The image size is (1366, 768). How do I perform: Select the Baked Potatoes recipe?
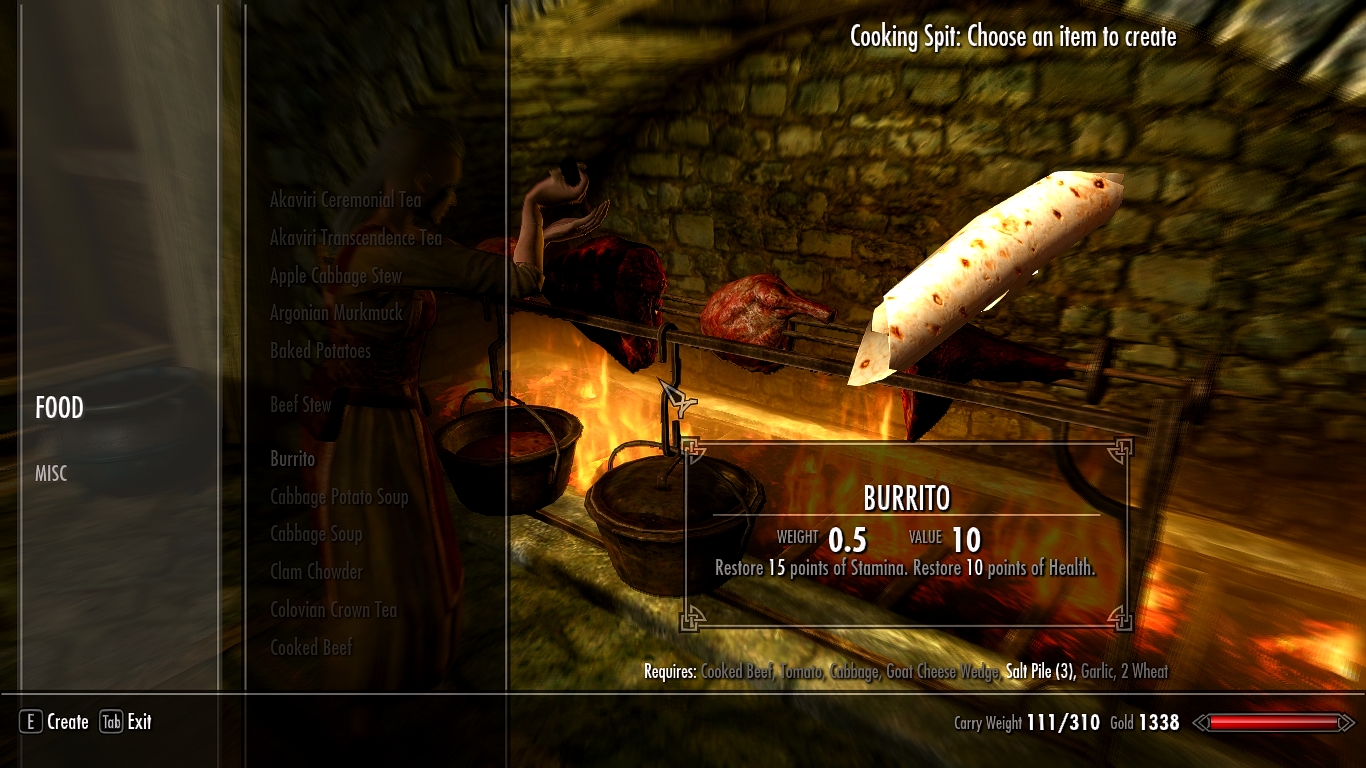[x=320, y=351]
